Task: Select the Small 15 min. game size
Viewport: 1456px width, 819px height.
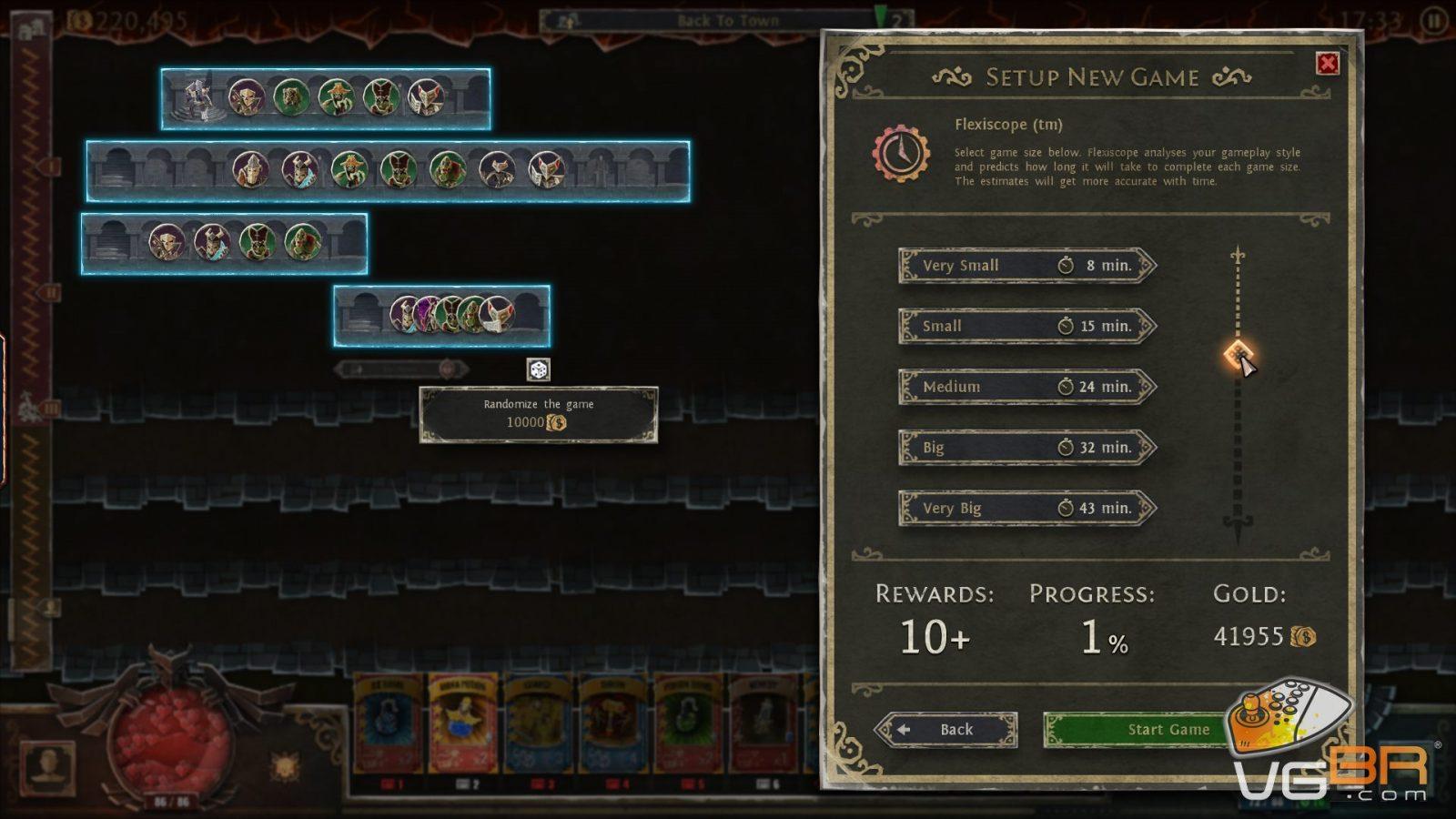Action: [x=1026, y=326]
